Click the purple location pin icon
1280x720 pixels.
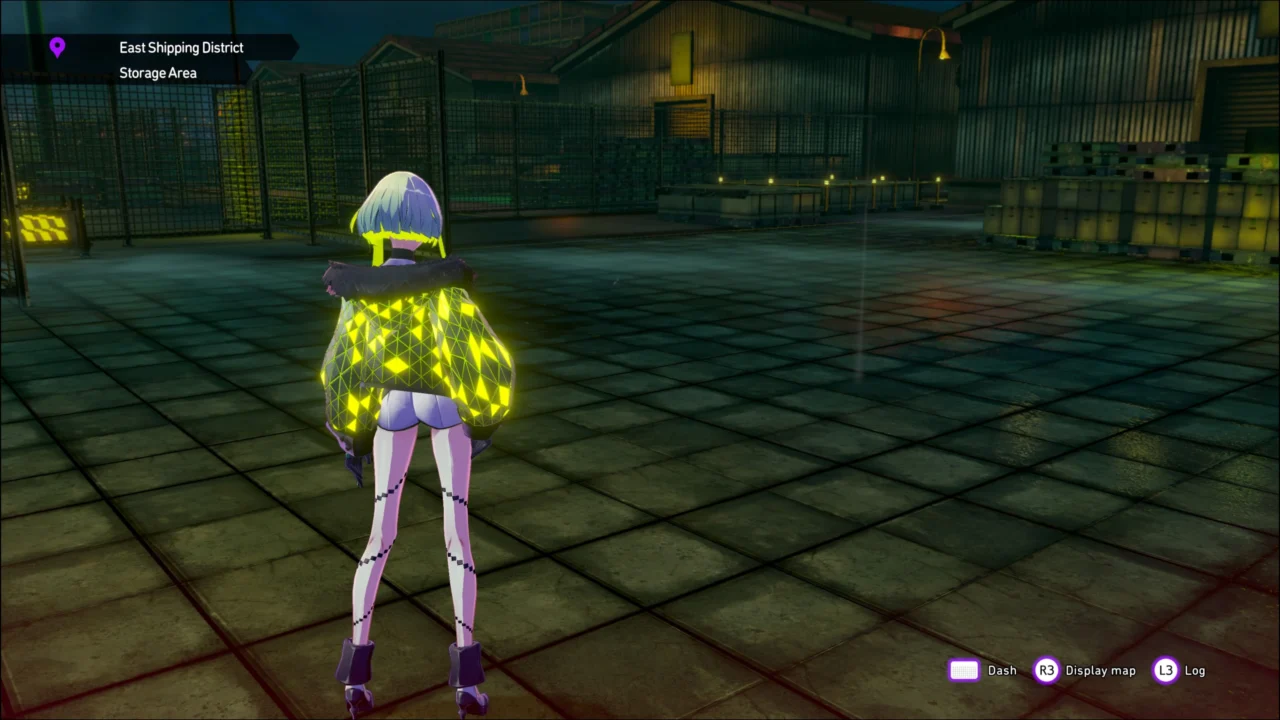click(57, 47)
